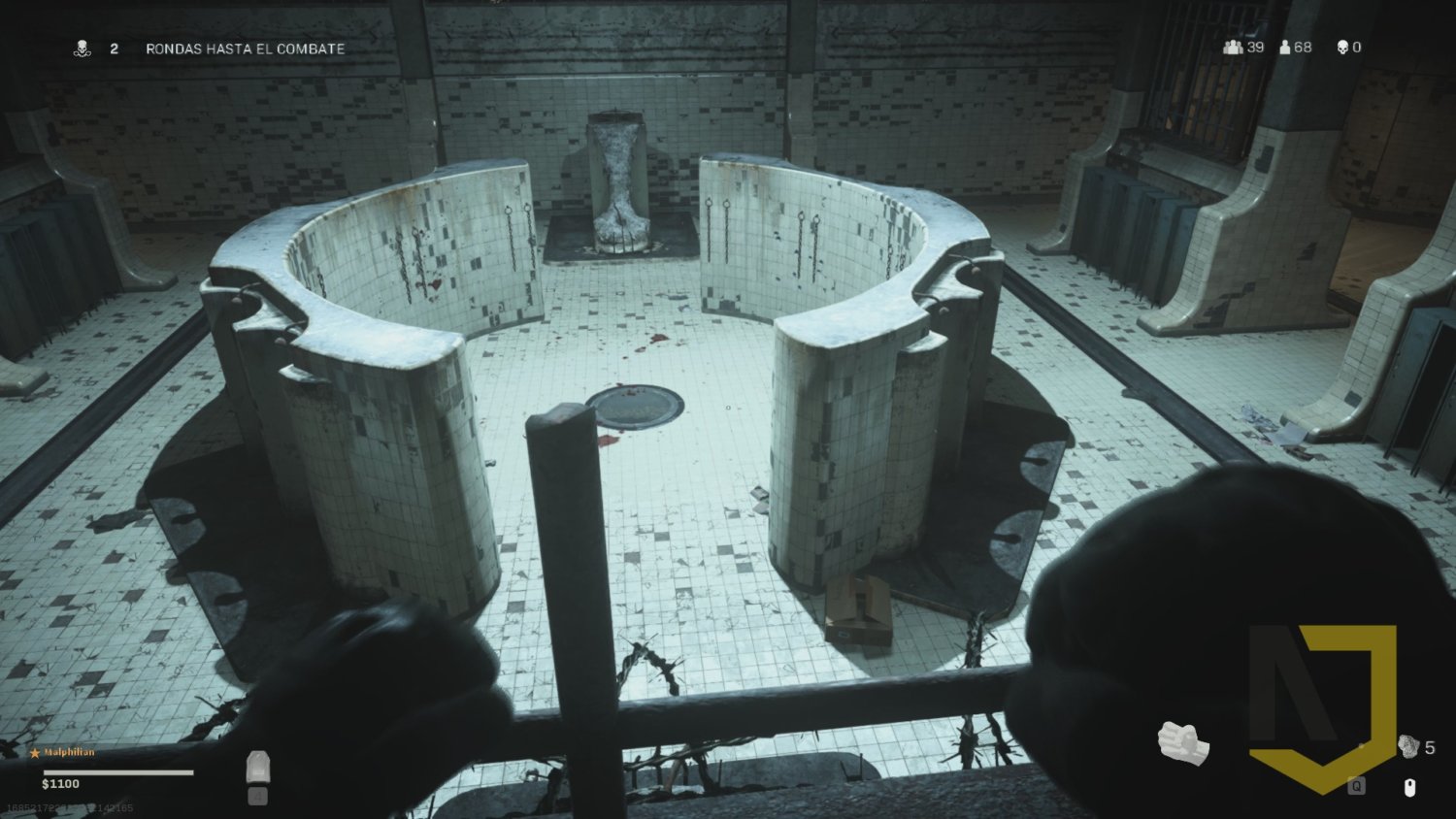
Task: Select the rock throwable icon showing 5
Action: (x=1408, y=746)
